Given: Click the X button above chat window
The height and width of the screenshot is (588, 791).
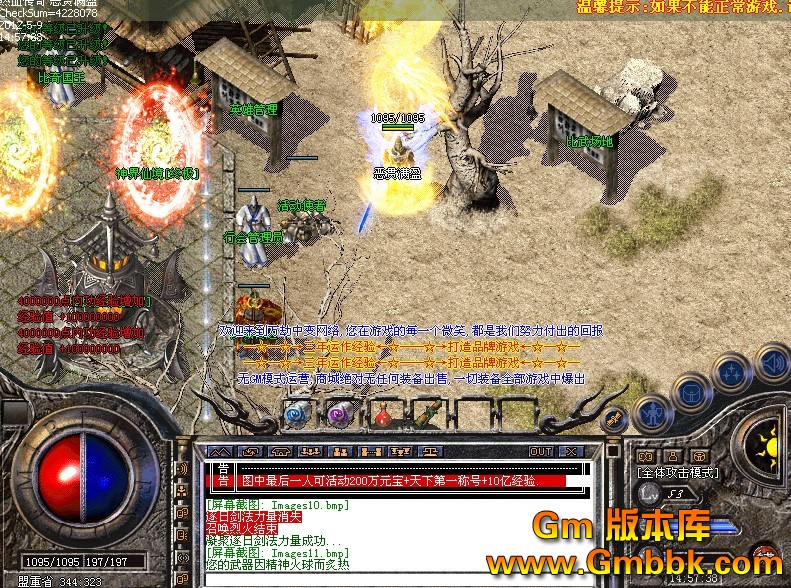Looking at the screenshot, I should (570, 452).
